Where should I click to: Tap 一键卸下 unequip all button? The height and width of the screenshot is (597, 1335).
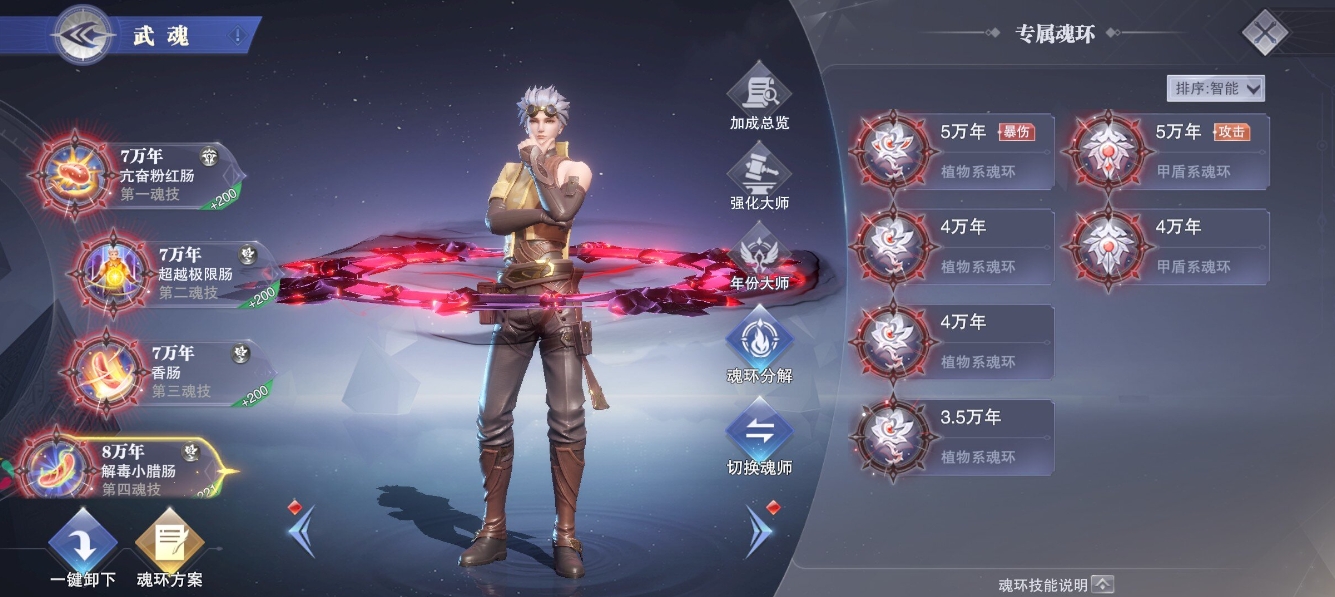pyautogui.click(x=83, y=548)
